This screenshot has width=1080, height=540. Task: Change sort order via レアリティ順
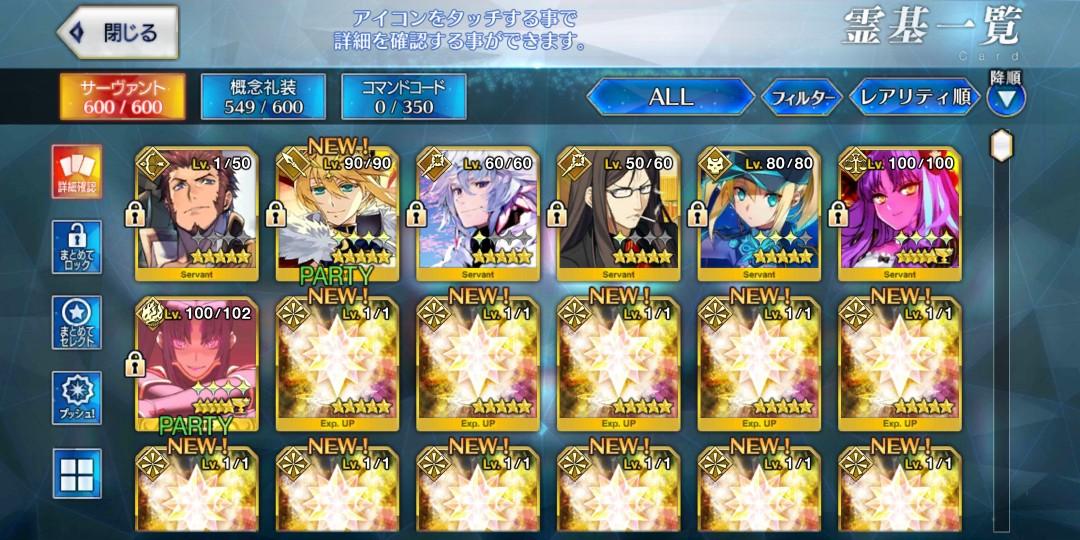click(914, 97)
